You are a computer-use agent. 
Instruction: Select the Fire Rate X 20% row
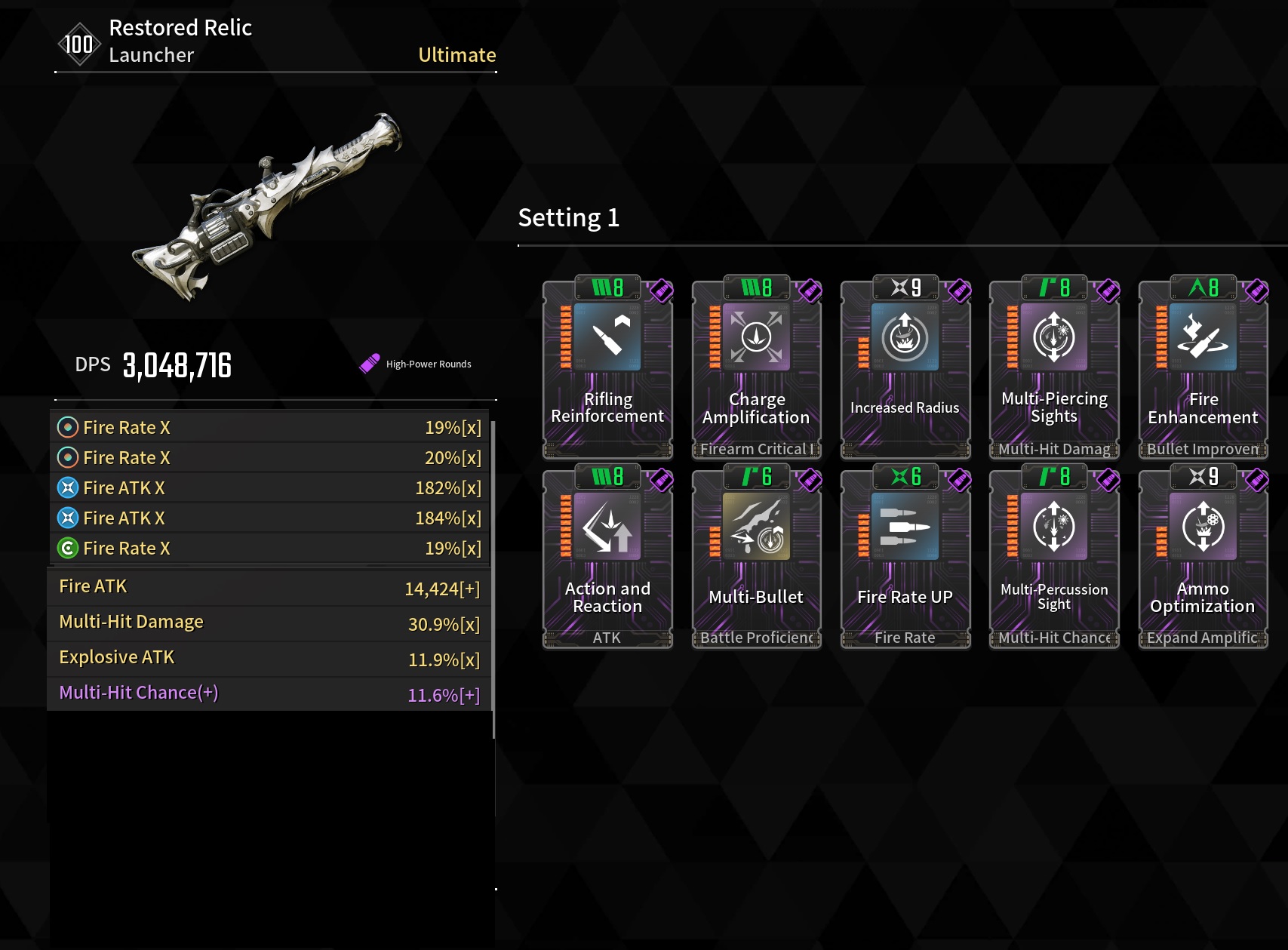click(x=269, y=458)
